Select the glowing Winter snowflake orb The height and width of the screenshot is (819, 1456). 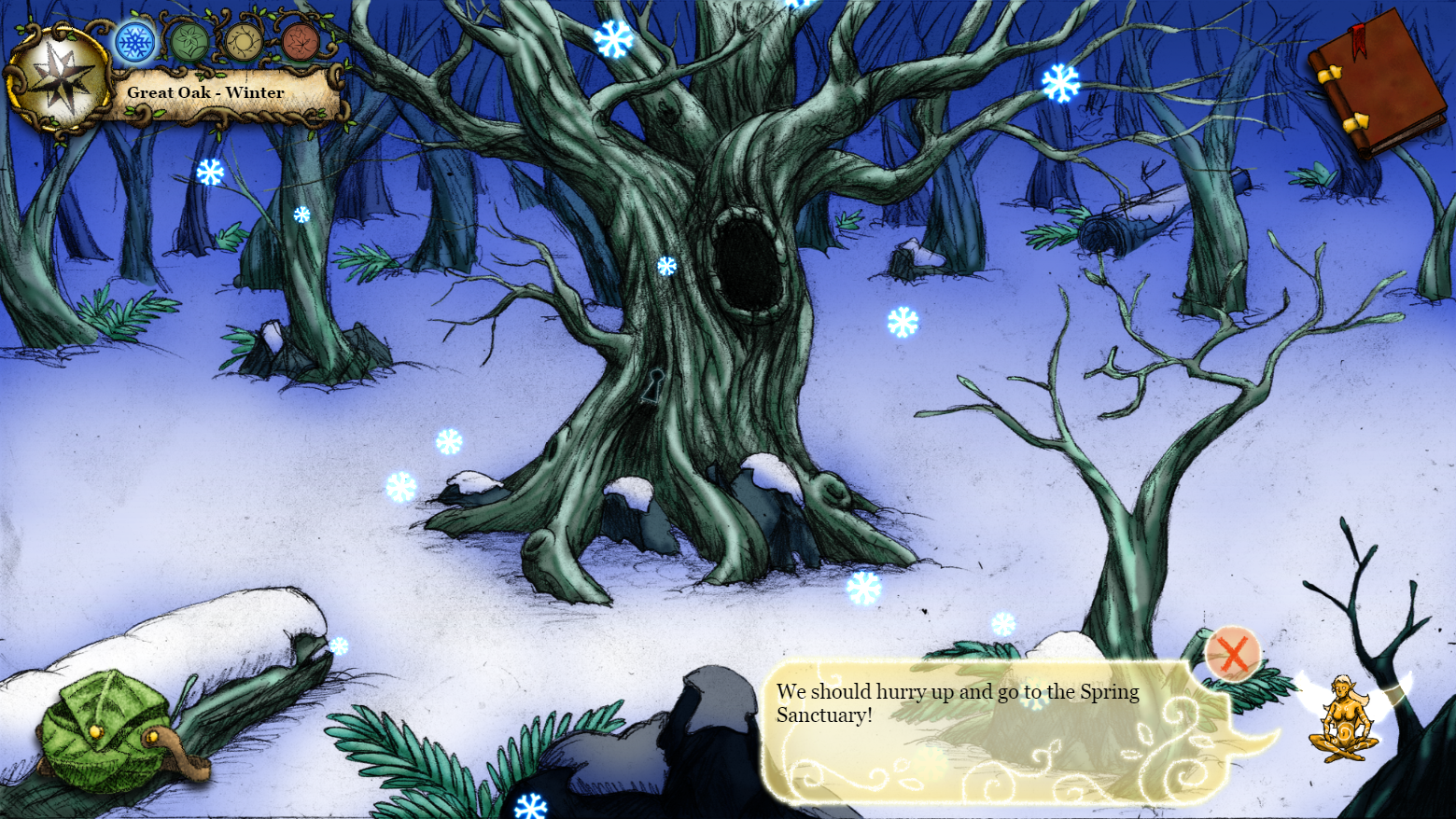[x=133, y=42]
